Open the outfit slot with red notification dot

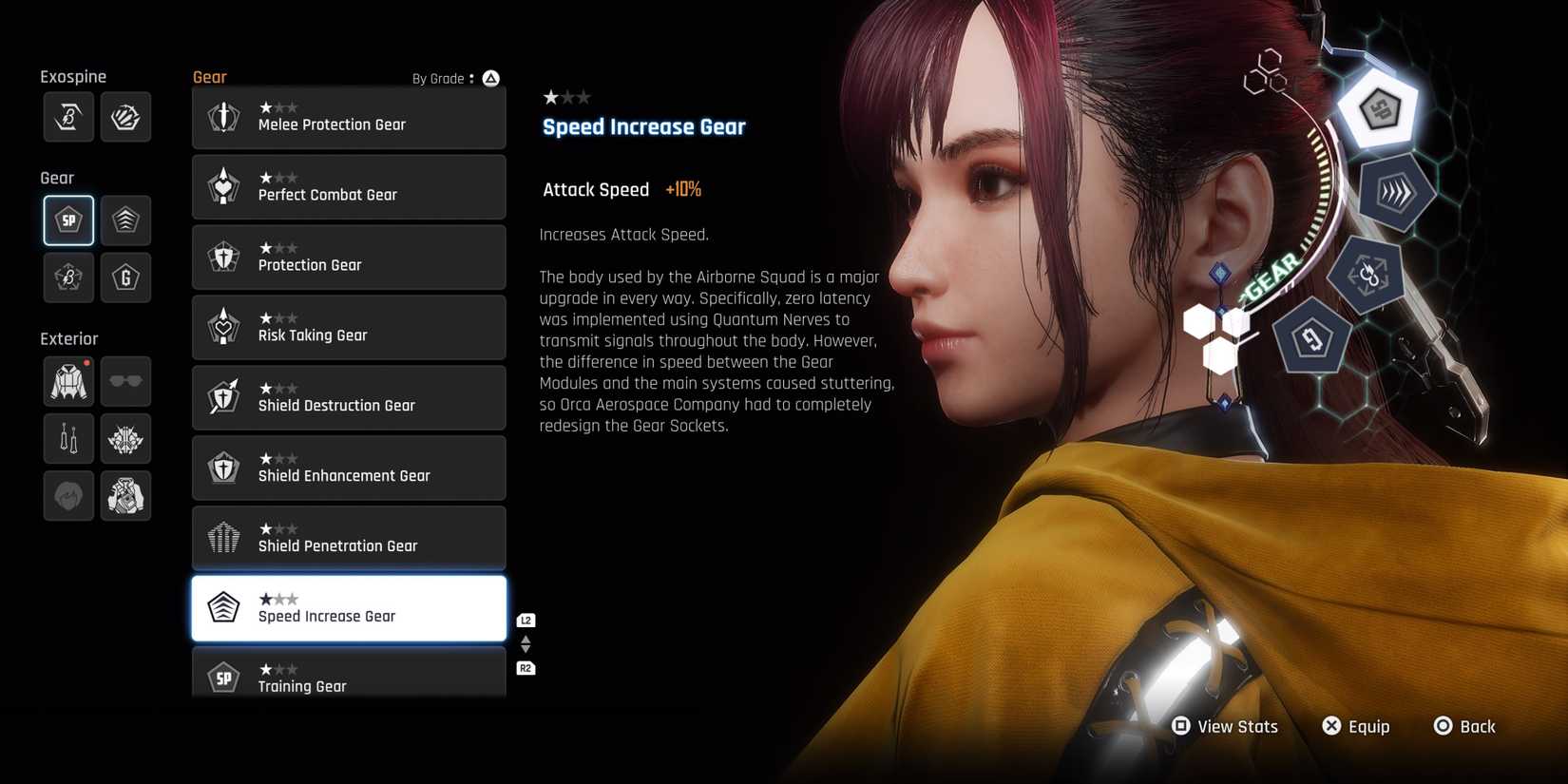pos(67,381)
